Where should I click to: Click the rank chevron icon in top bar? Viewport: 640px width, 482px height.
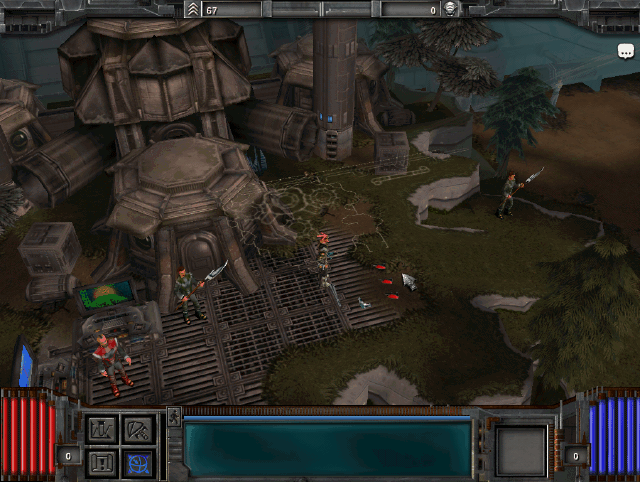192,9
